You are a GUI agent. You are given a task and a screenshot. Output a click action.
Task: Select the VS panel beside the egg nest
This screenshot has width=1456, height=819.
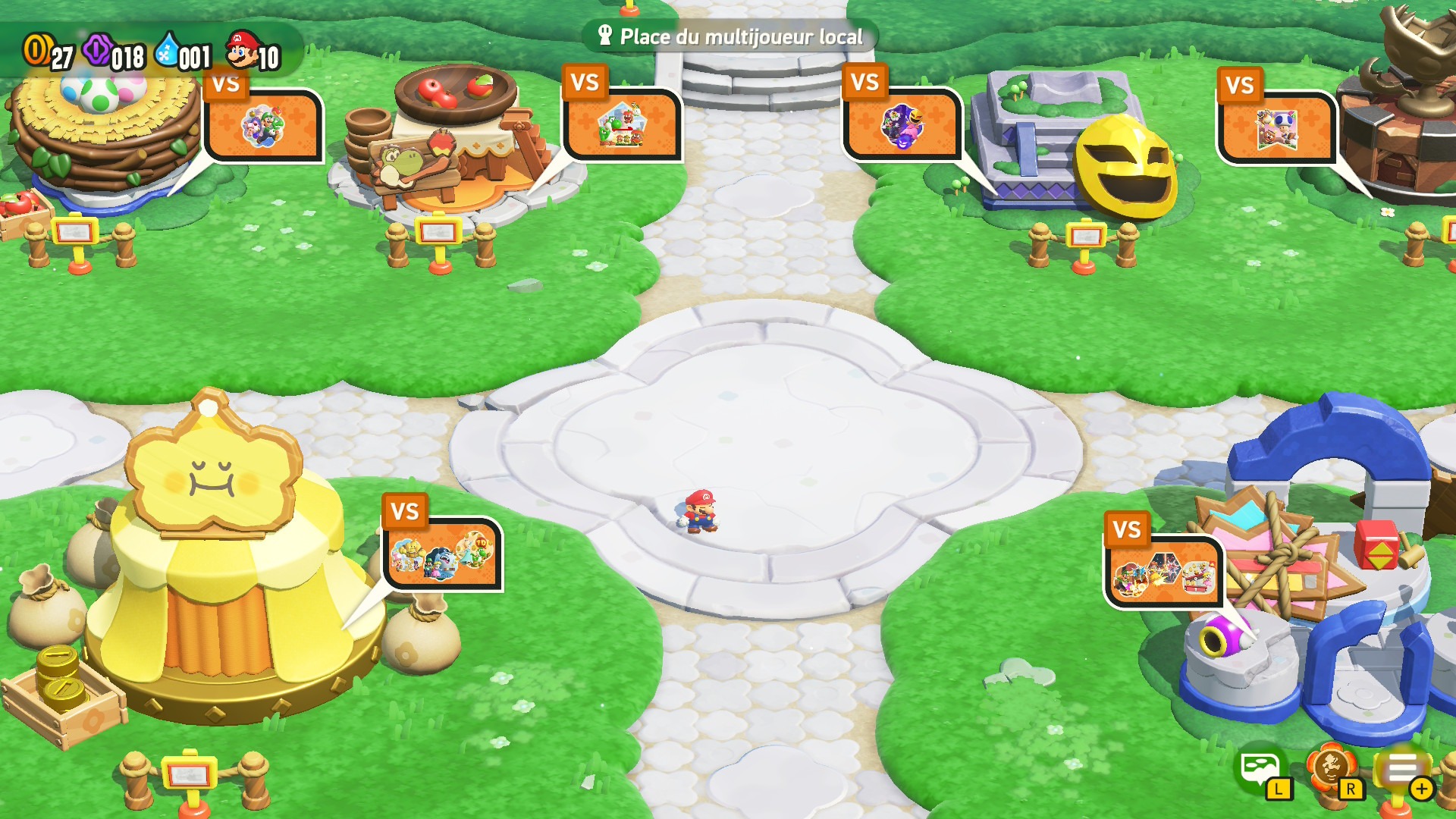(263, 125)
